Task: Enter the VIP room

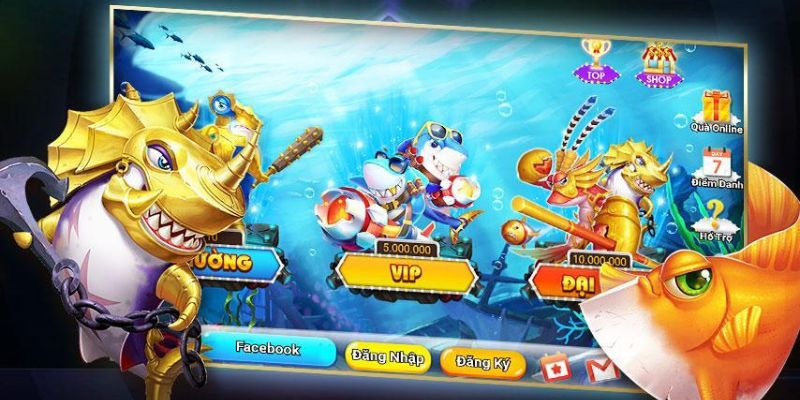Action: pyautogui.click(x=403, y=269)
